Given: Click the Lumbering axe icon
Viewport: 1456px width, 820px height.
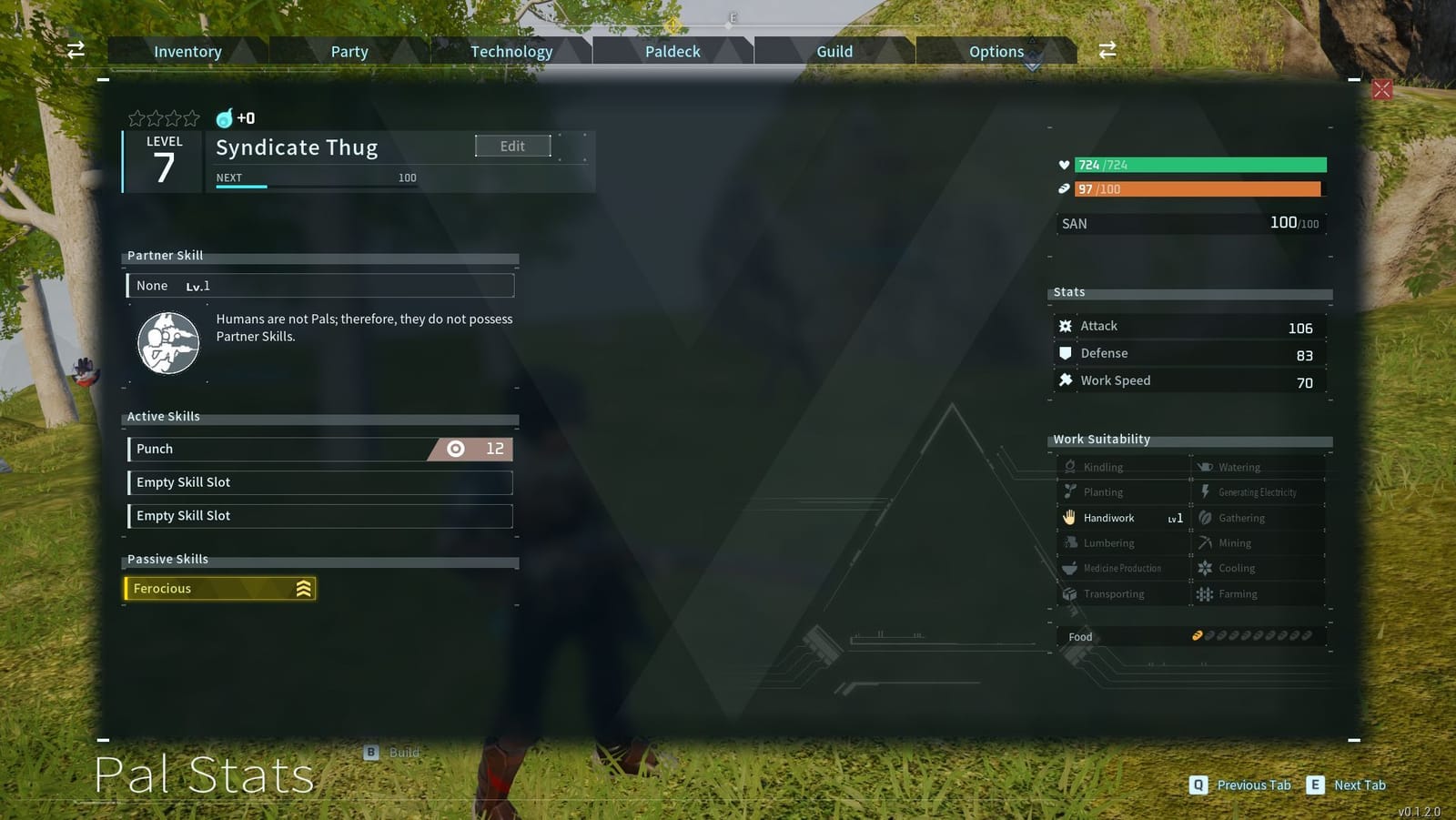Looking at the screenshot, I should 1070,542.
